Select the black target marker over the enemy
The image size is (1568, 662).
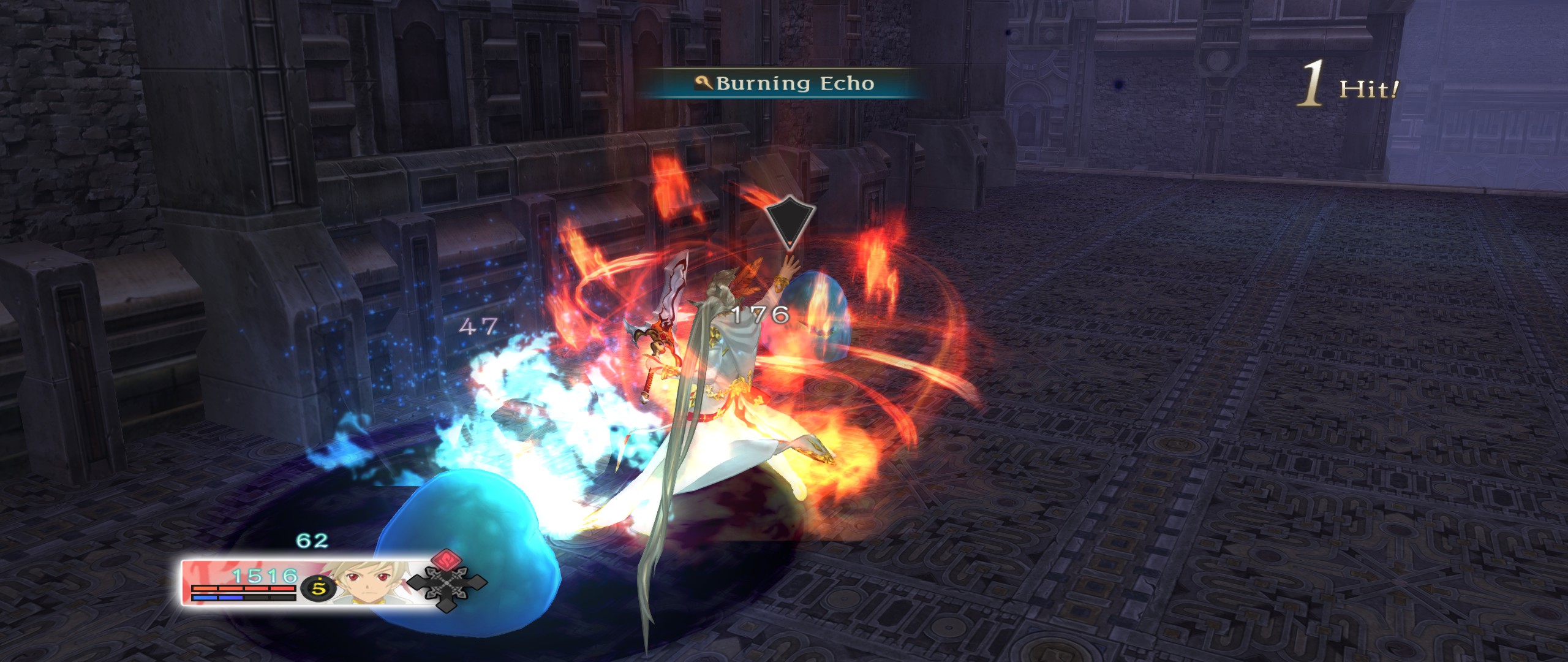pos(790,223)
